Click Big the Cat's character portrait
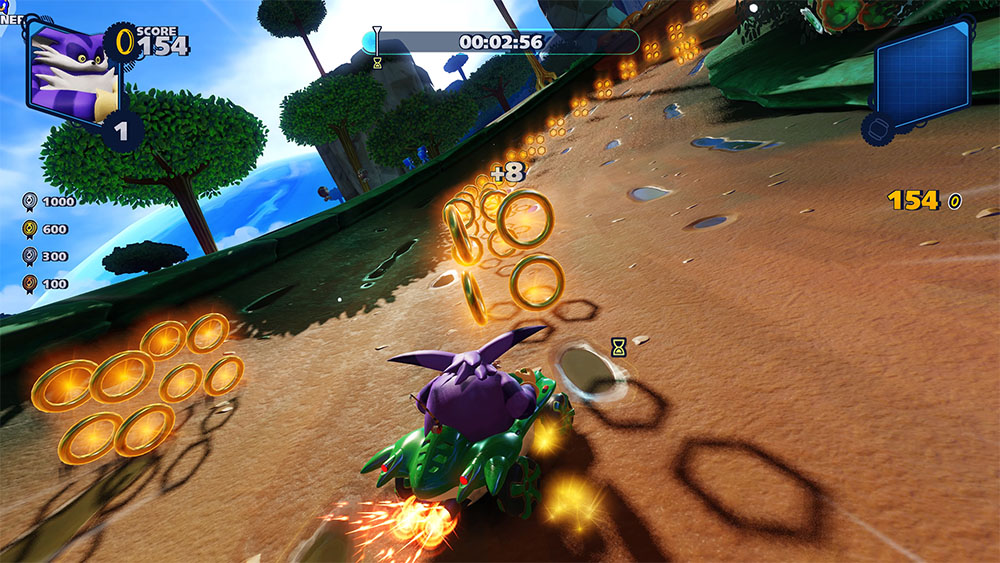The width and height of the screenshot is (1000, 563). (x=73, y=71)
